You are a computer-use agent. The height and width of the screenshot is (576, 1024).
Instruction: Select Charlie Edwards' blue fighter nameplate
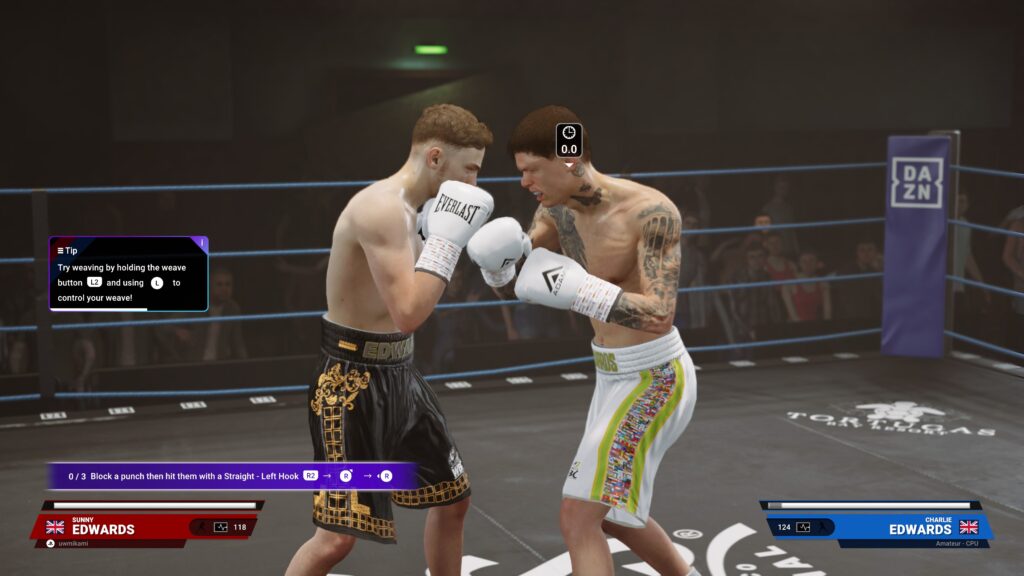(x=877, y=527)
